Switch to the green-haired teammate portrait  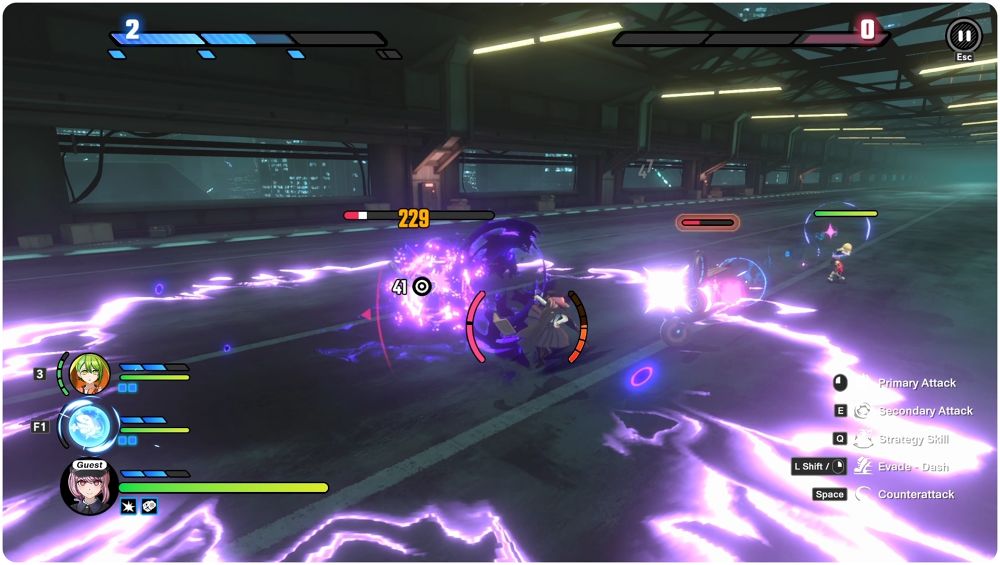click(89, 374)
